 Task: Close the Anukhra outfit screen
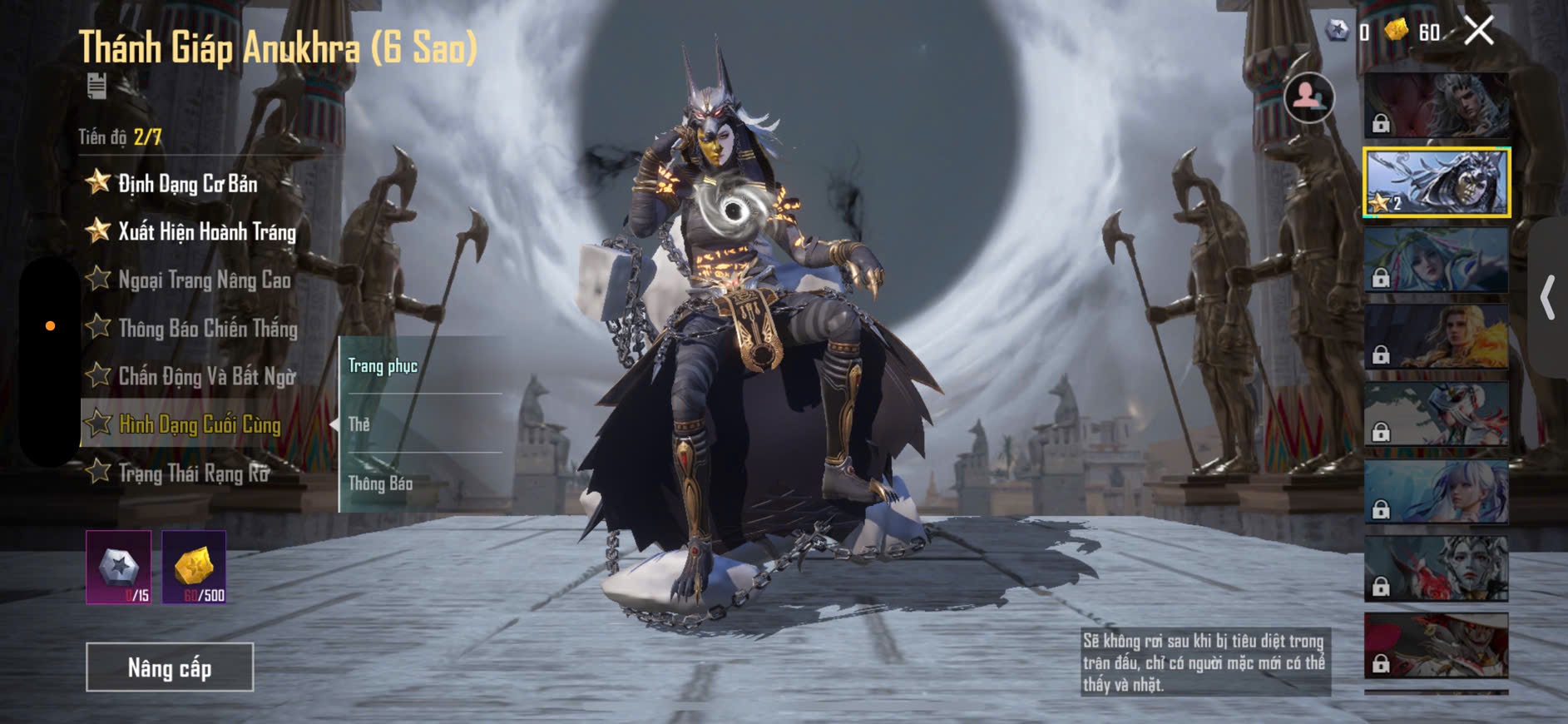coord(1479,31)
